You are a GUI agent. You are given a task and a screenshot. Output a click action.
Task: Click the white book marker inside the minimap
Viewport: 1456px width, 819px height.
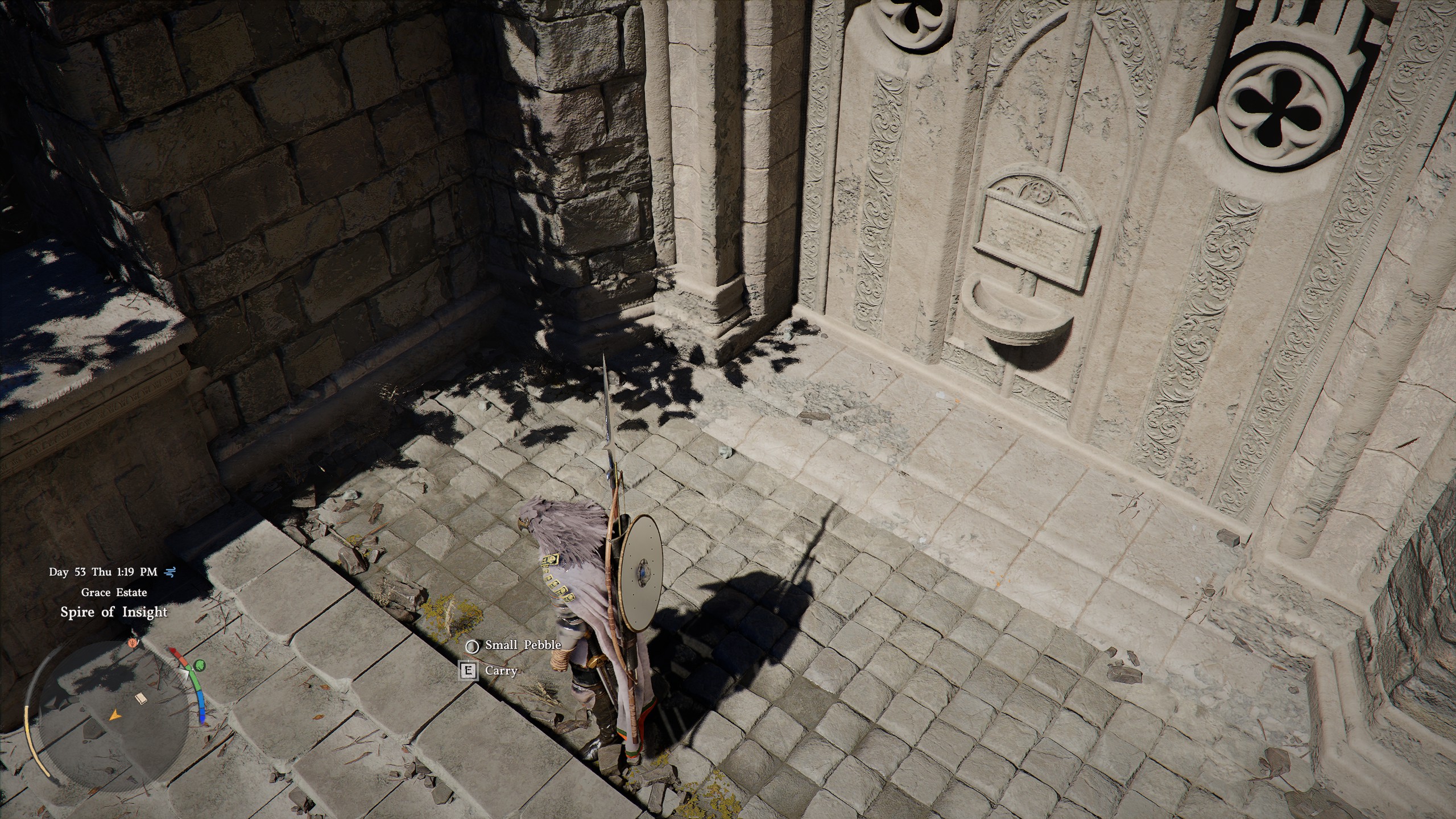(142, 699)
